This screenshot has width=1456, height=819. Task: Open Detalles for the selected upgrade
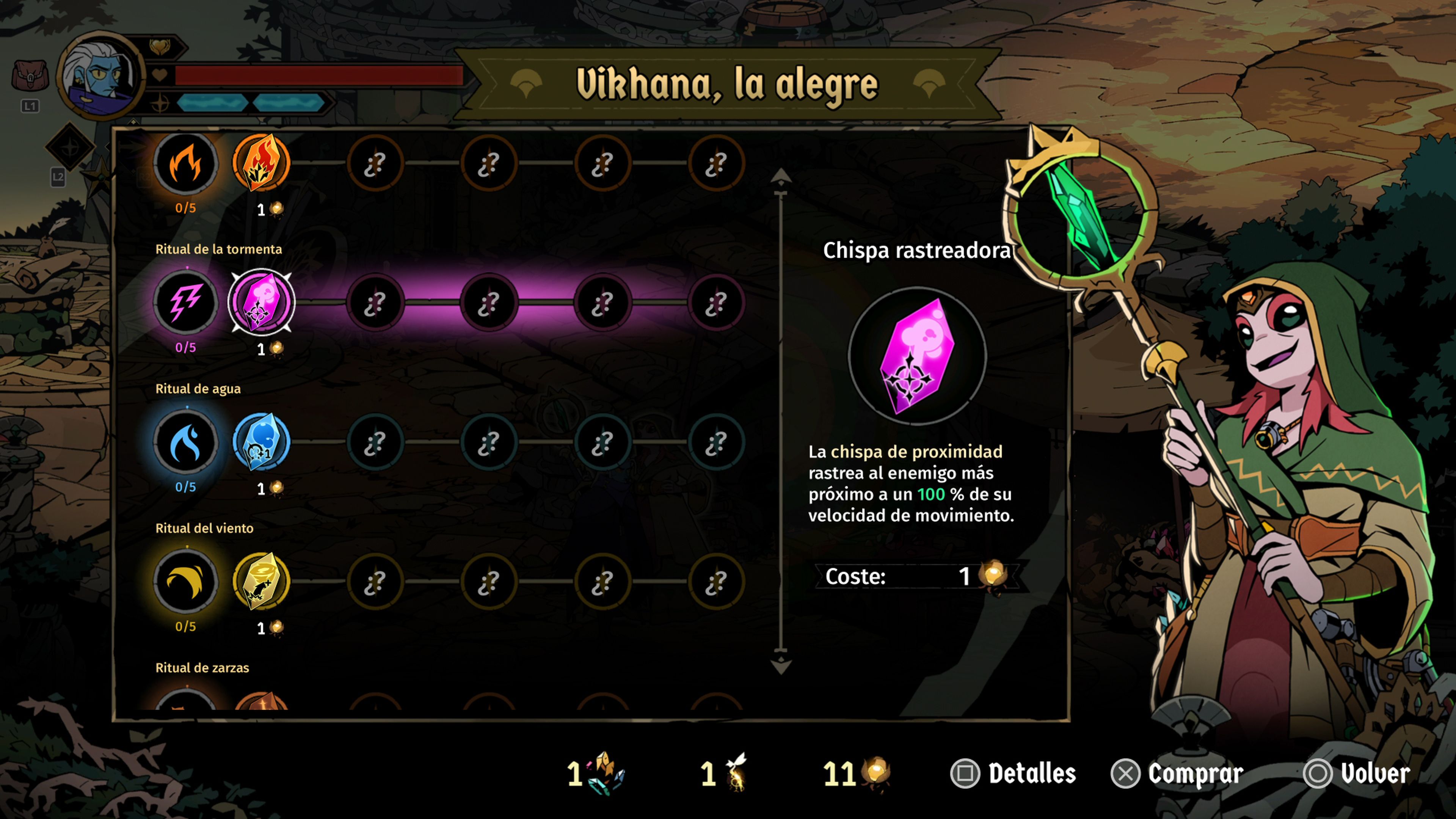click(1014, 773)
